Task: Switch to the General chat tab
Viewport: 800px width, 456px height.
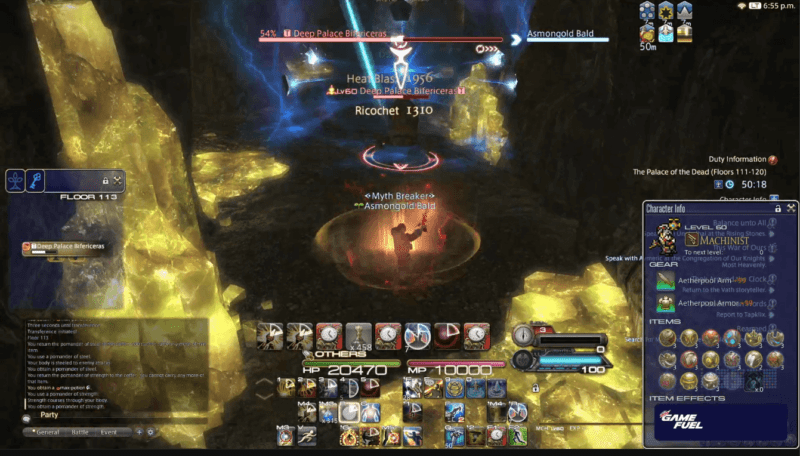Action: (47, 432)
